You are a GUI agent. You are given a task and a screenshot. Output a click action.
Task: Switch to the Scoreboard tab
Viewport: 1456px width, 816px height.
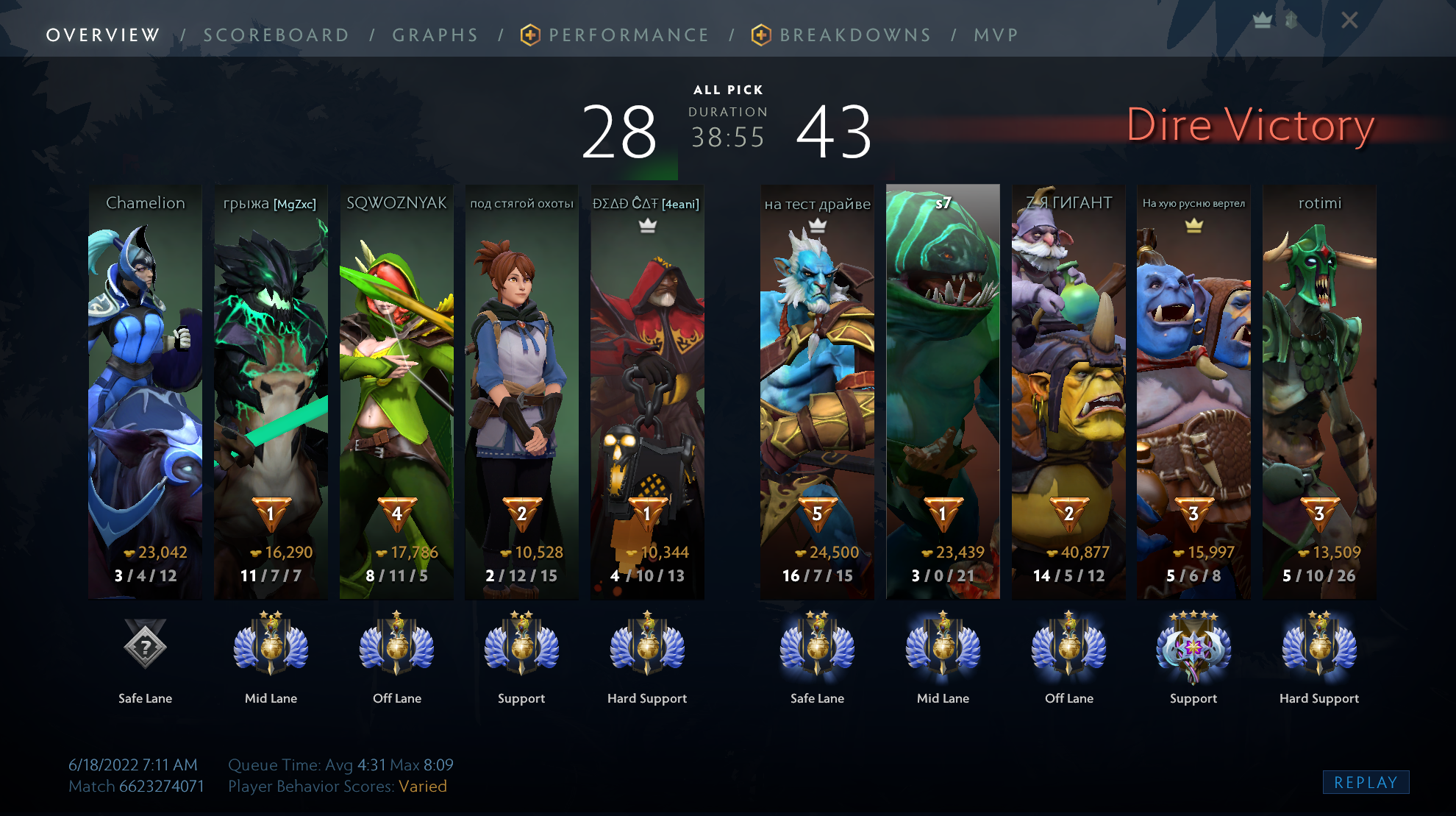click(x=276, y=35)
